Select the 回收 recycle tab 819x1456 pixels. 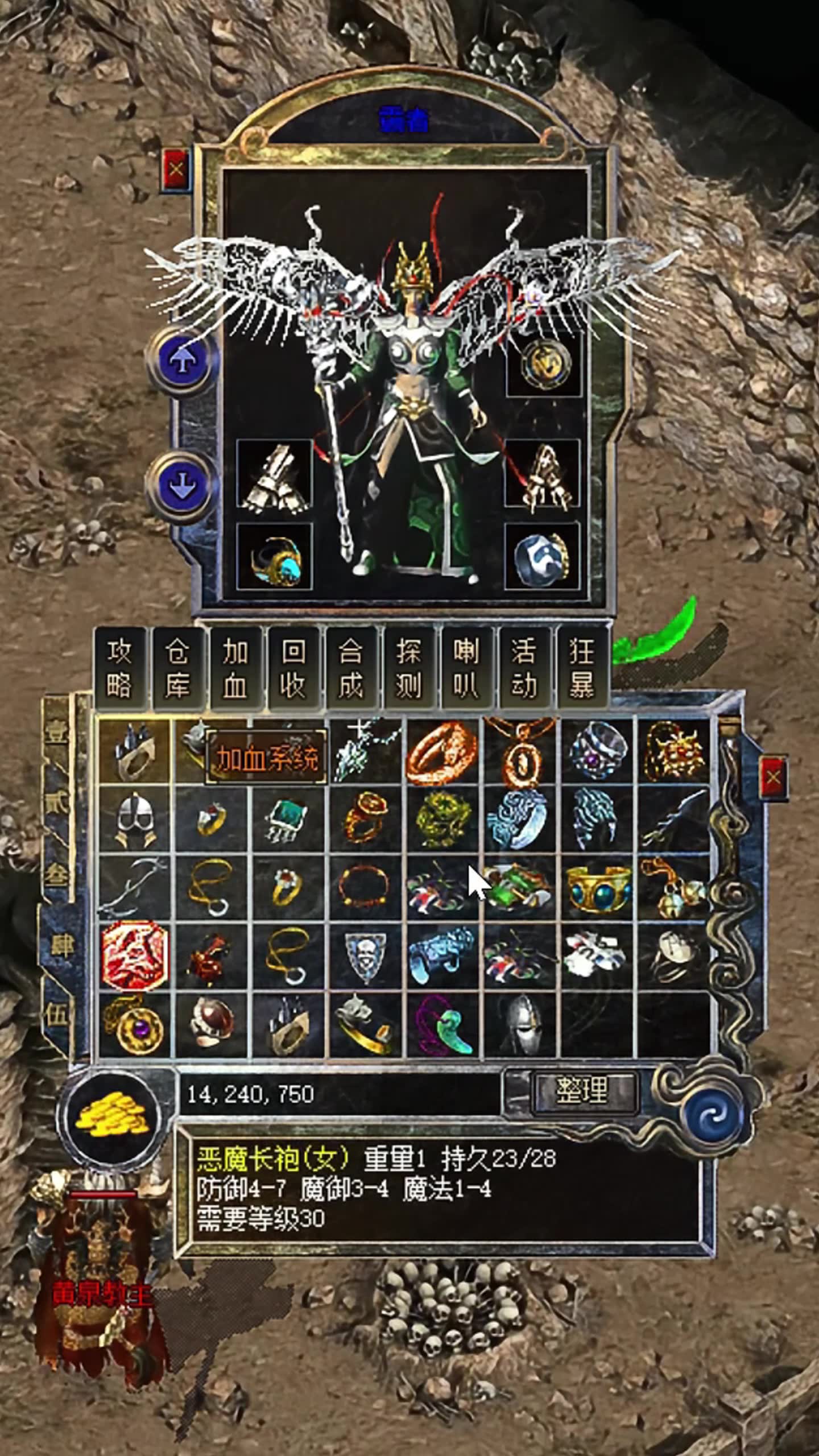click(293, 668)
